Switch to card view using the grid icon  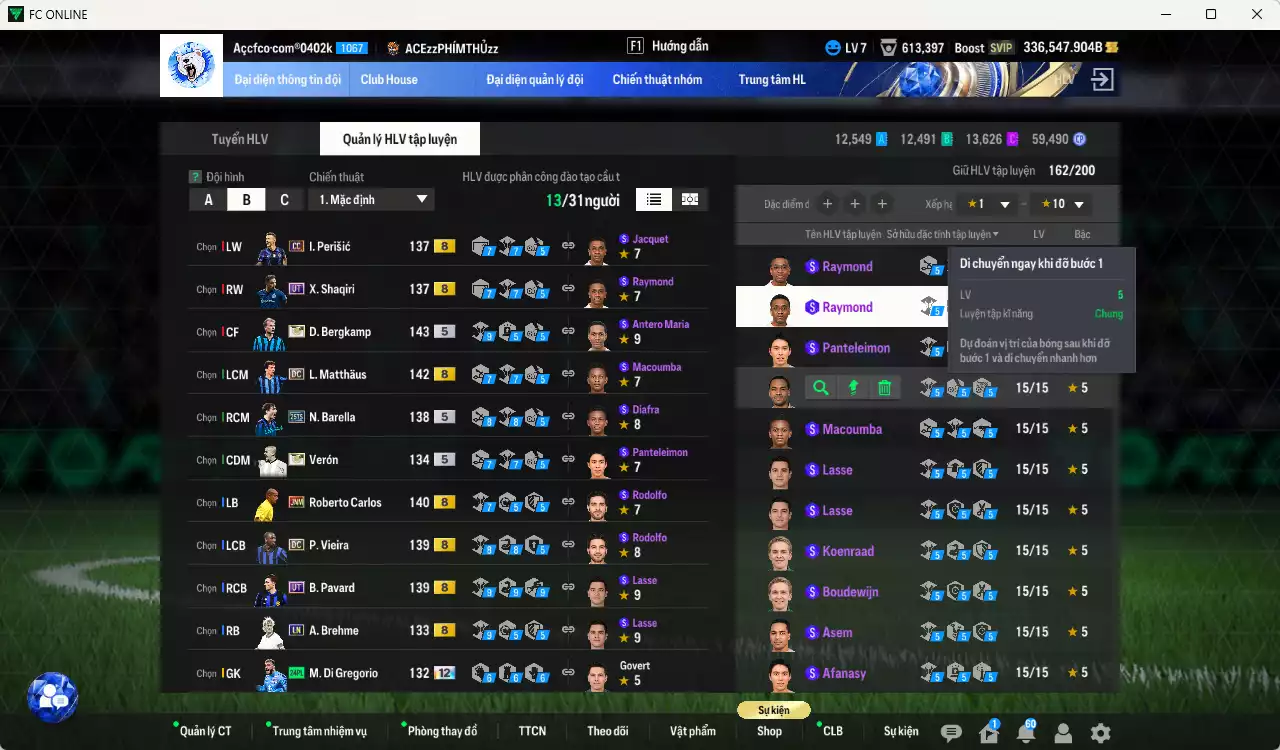tap(689, 199)
